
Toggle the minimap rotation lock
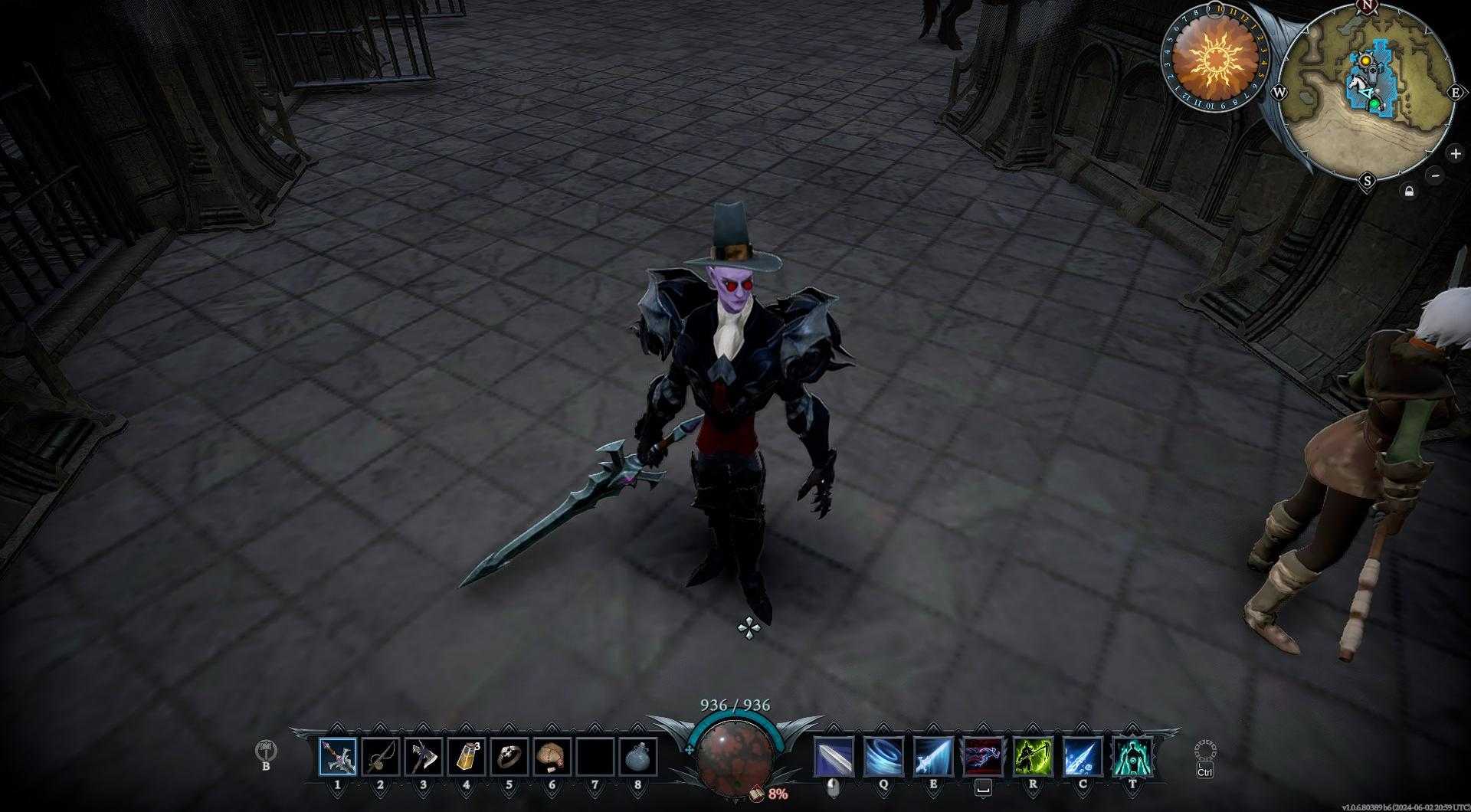[1409, 191]
